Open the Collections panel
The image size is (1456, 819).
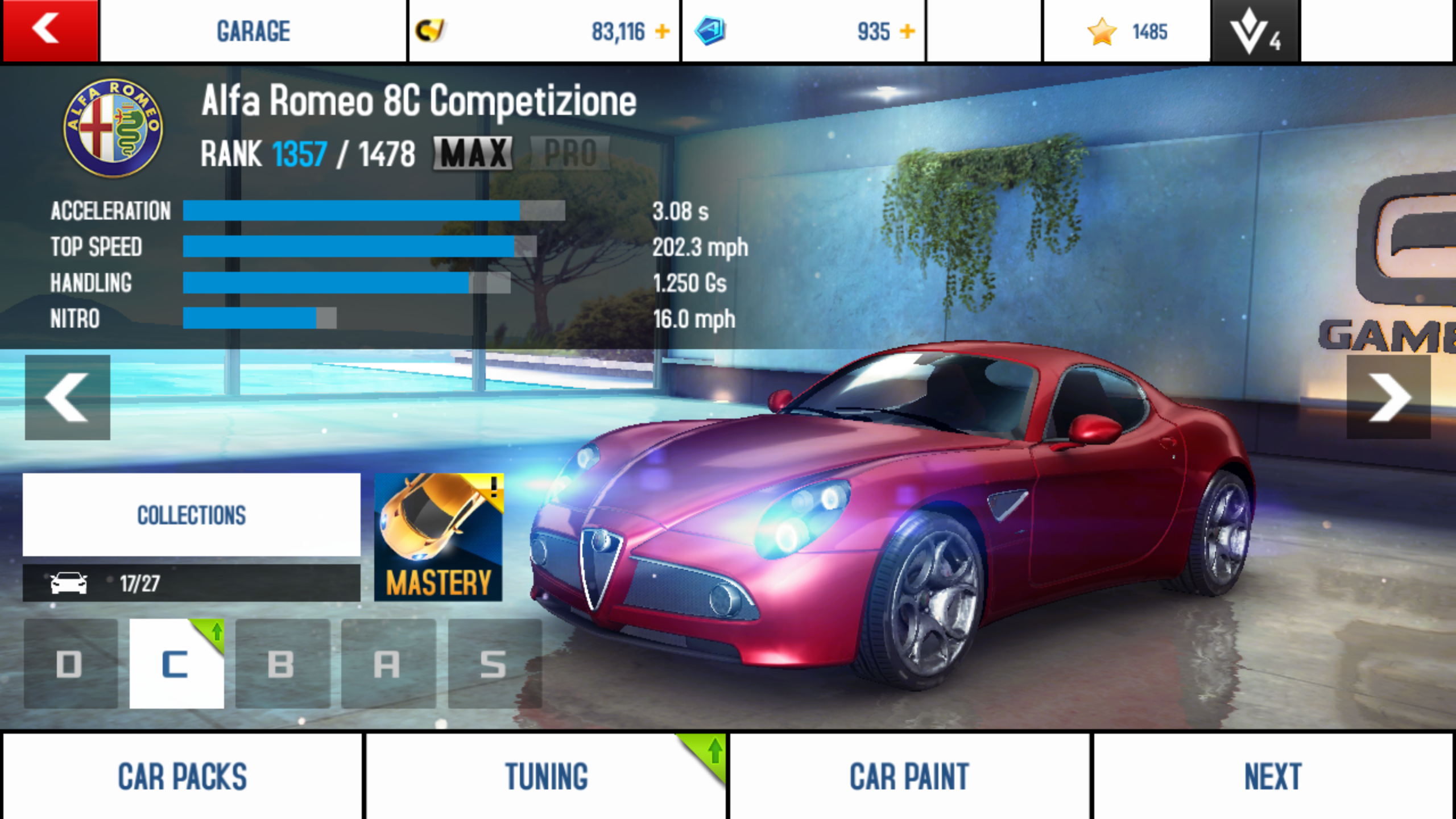[191, 515]
